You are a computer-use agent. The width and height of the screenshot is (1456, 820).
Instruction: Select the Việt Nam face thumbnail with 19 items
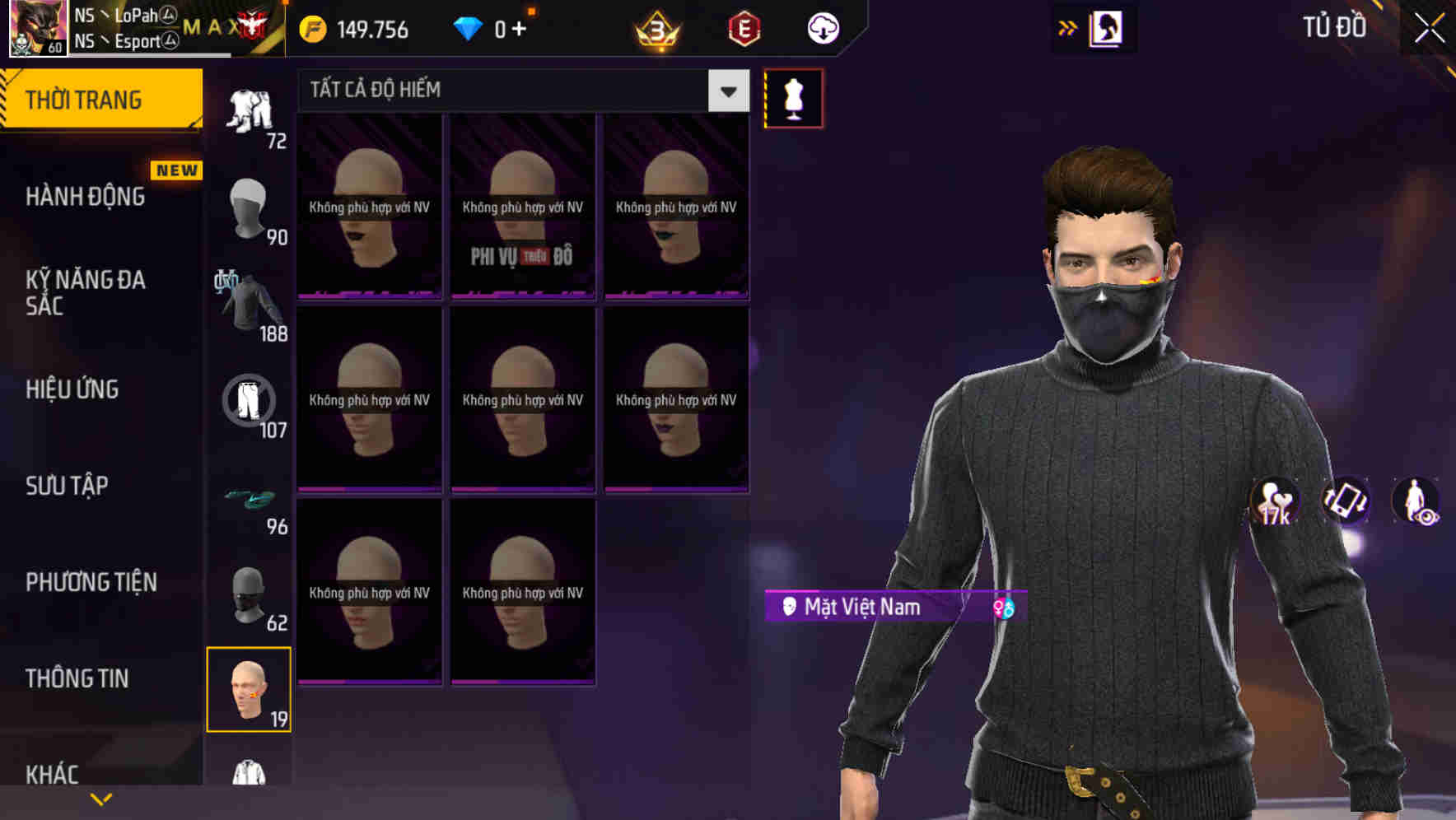[250, 690]
